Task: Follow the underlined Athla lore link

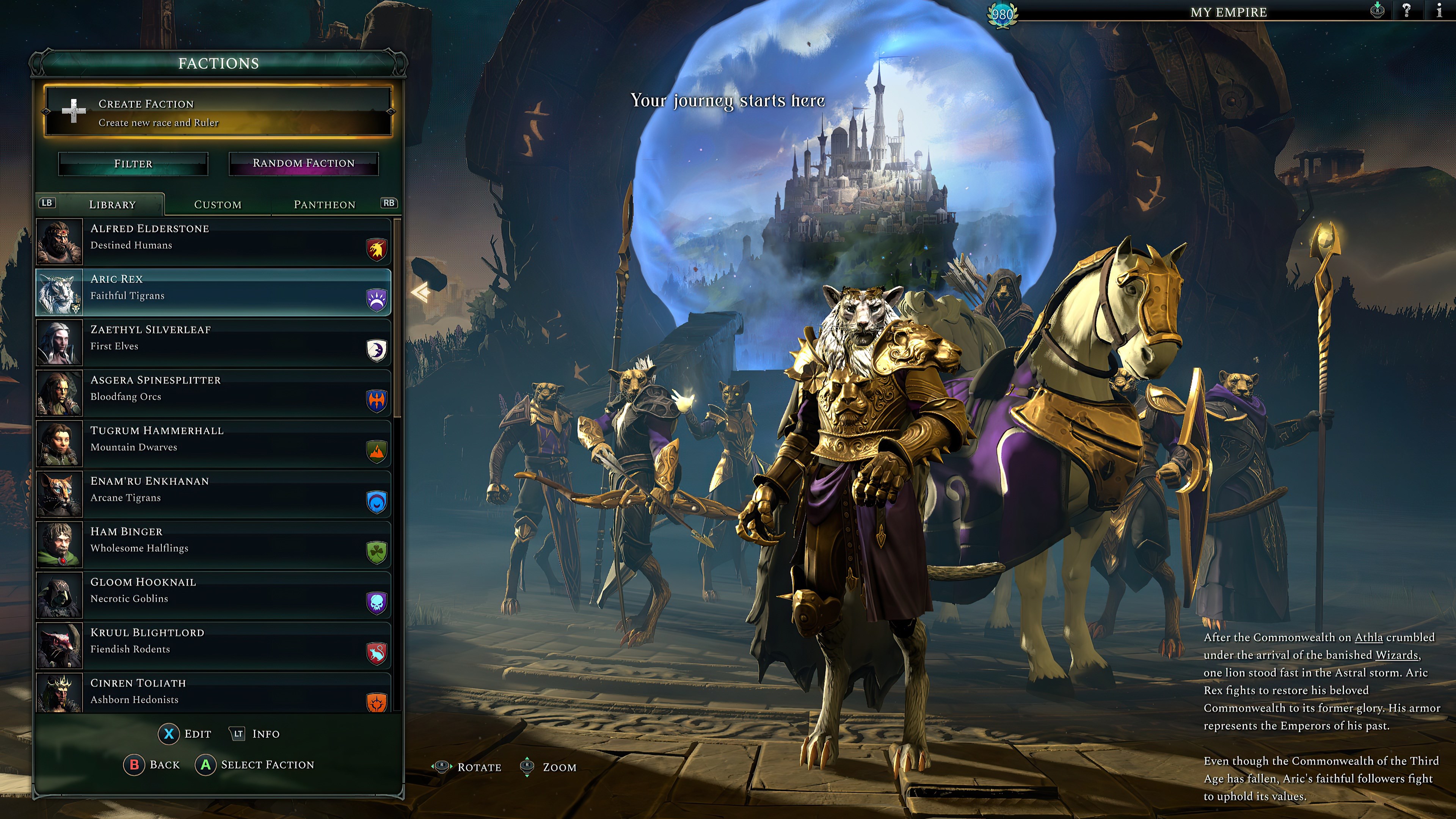Action: click(1368, 637)
